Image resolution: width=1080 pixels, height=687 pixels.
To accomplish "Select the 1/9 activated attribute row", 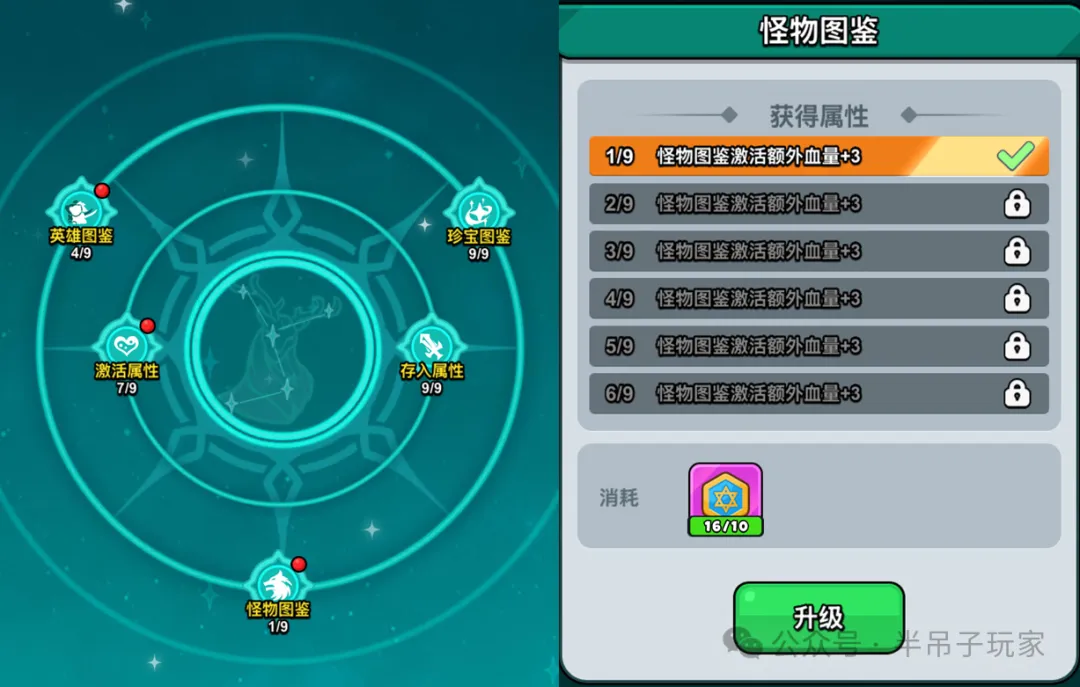I will 818,157.
